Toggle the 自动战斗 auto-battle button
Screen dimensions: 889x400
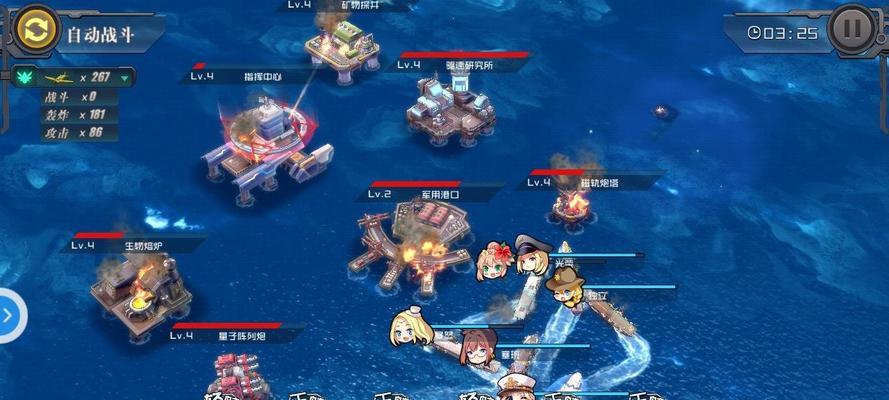tap(38, 32)
